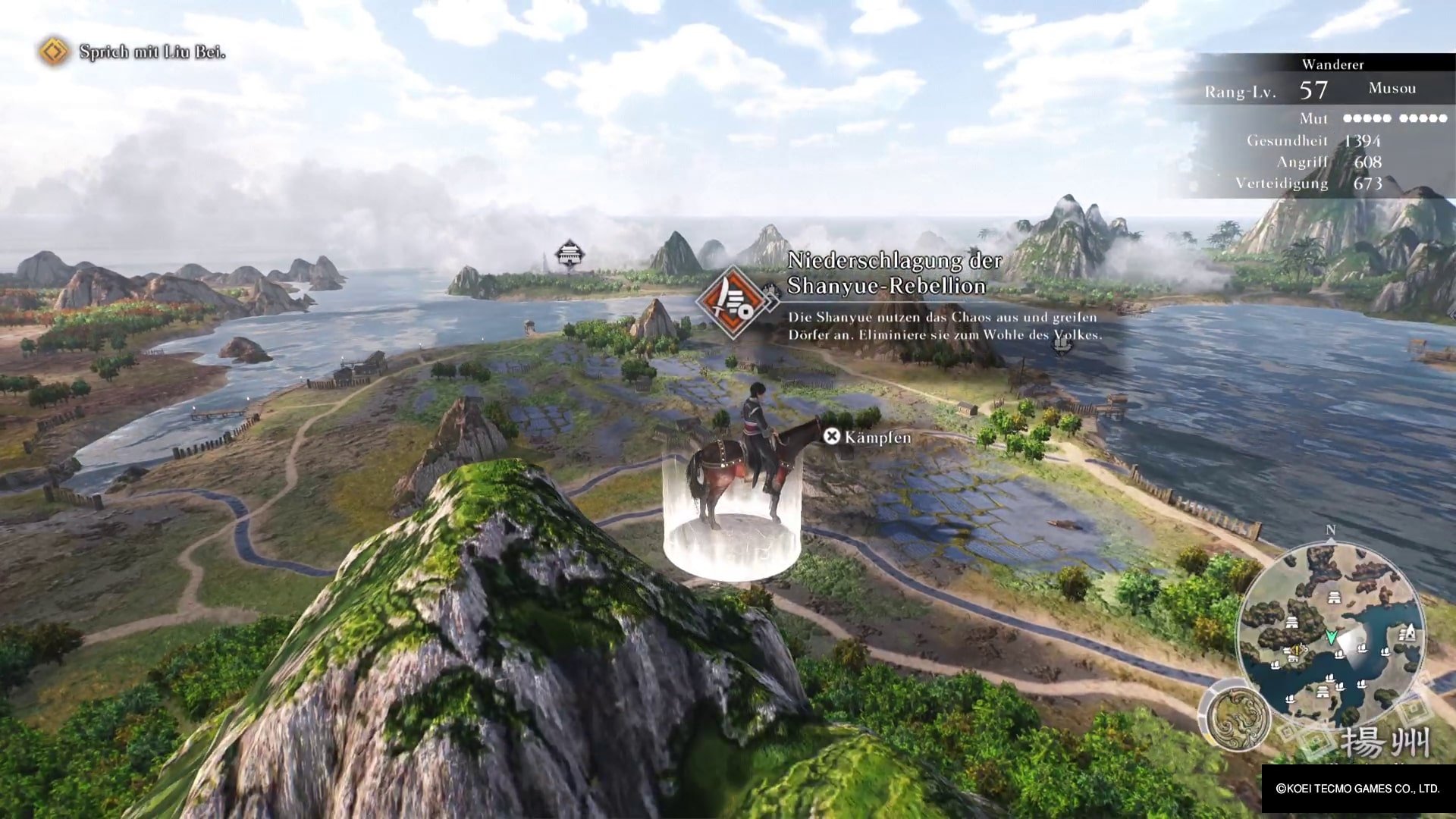Select the settlement icon on the distant horizon

coord(570,254)
